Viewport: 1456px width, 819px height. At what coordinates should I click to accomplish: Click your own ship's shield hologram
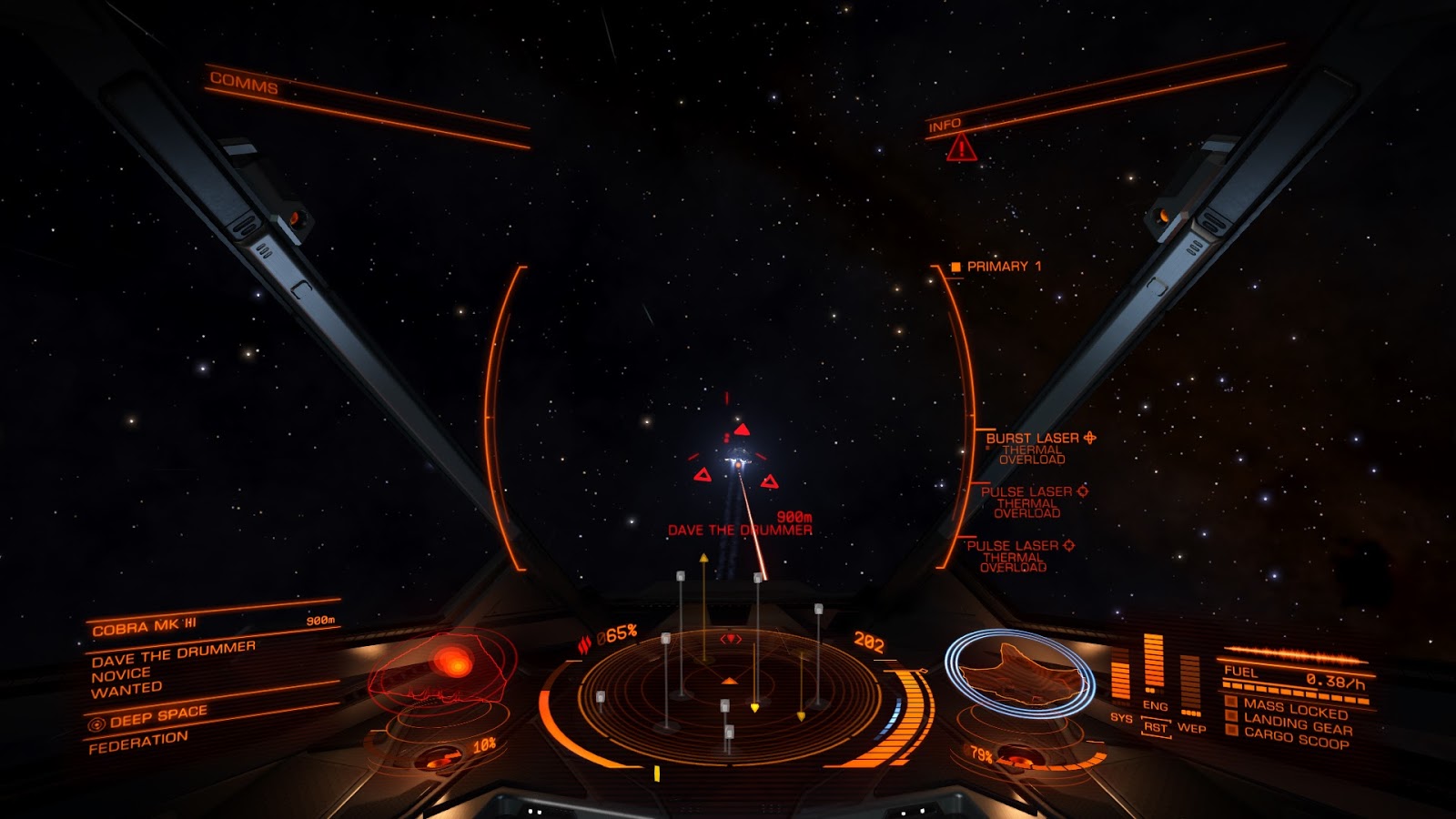[x=1019, y=672]
